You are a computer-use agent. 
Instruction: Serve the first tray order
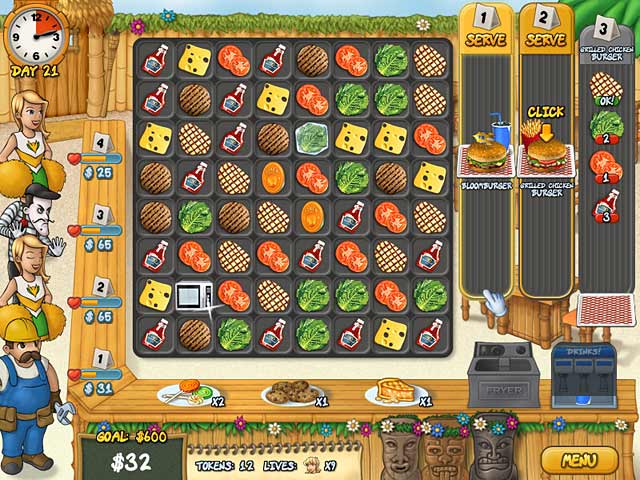[x=487, y=39]
